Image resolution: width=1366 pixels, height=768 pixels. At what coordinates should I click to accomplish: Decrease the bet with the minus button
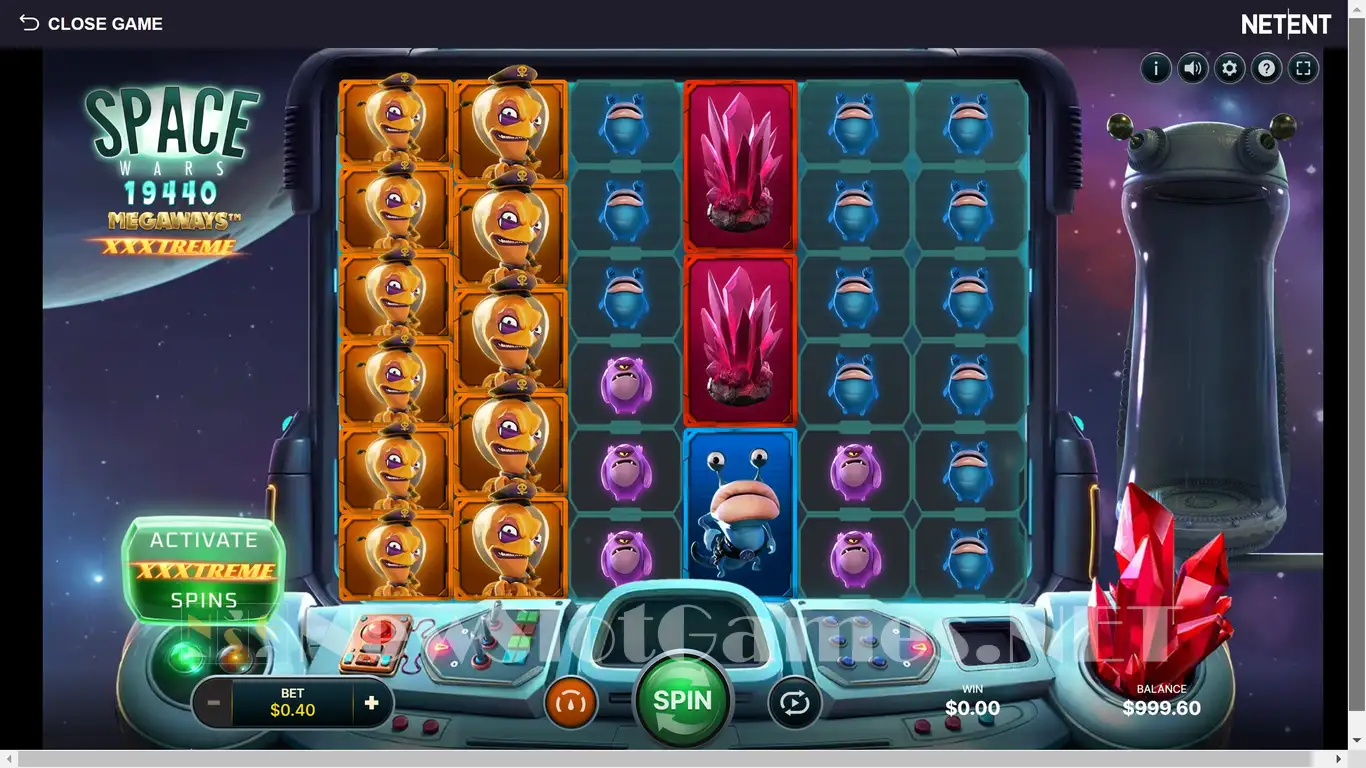(213, 703)
